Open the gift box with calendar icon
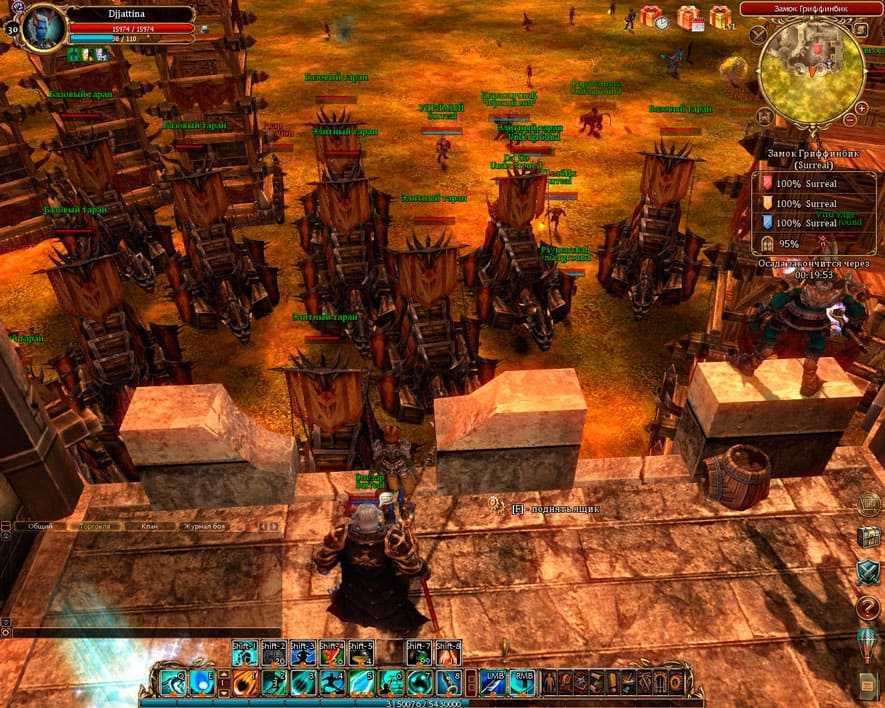Image resolution: width=885 pixels, height=708 pixels. (687, 17)
